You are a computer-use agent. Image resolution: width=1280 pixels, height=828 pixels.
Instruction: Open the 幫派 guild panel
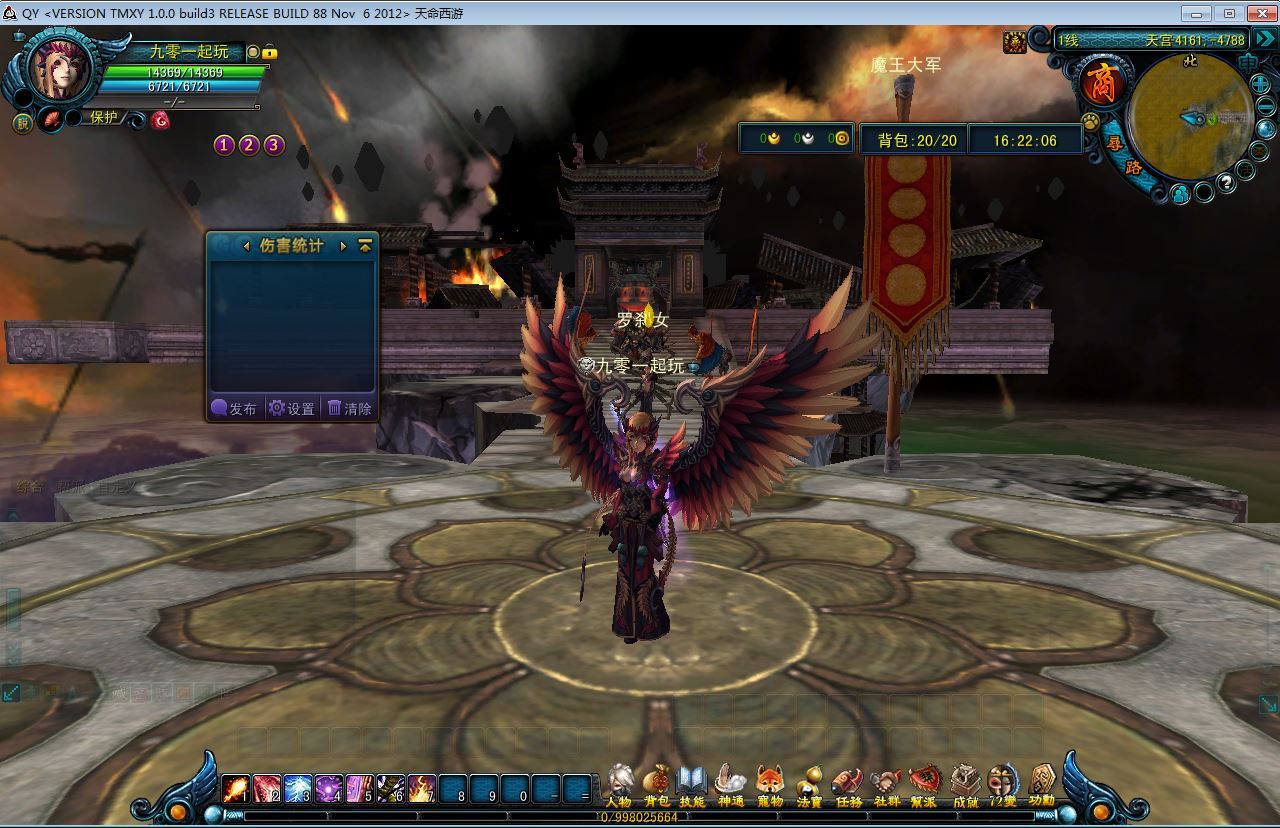[x=924, y=785]
